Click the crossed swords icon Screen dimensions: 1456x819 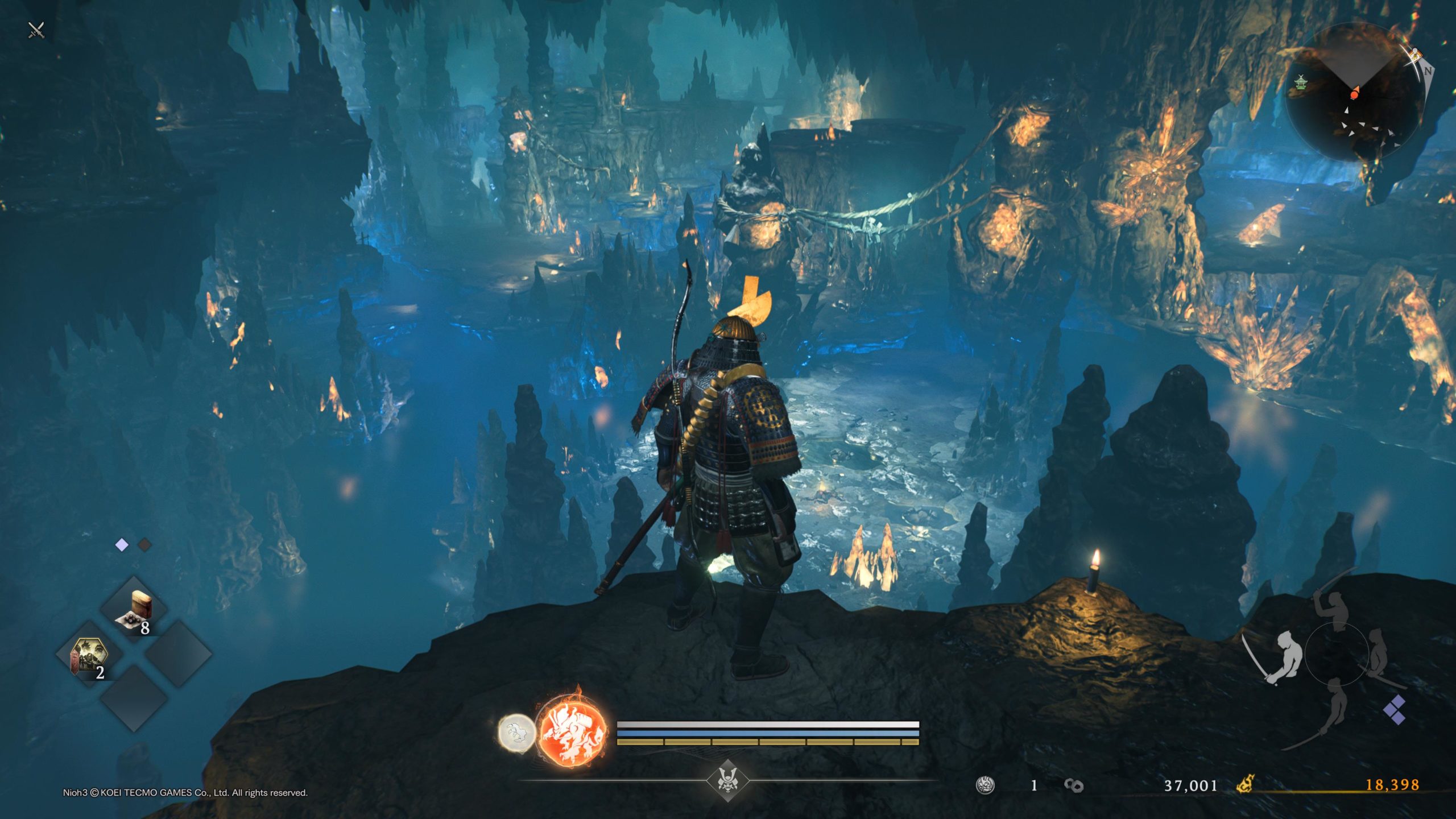[x=36, y=30]
